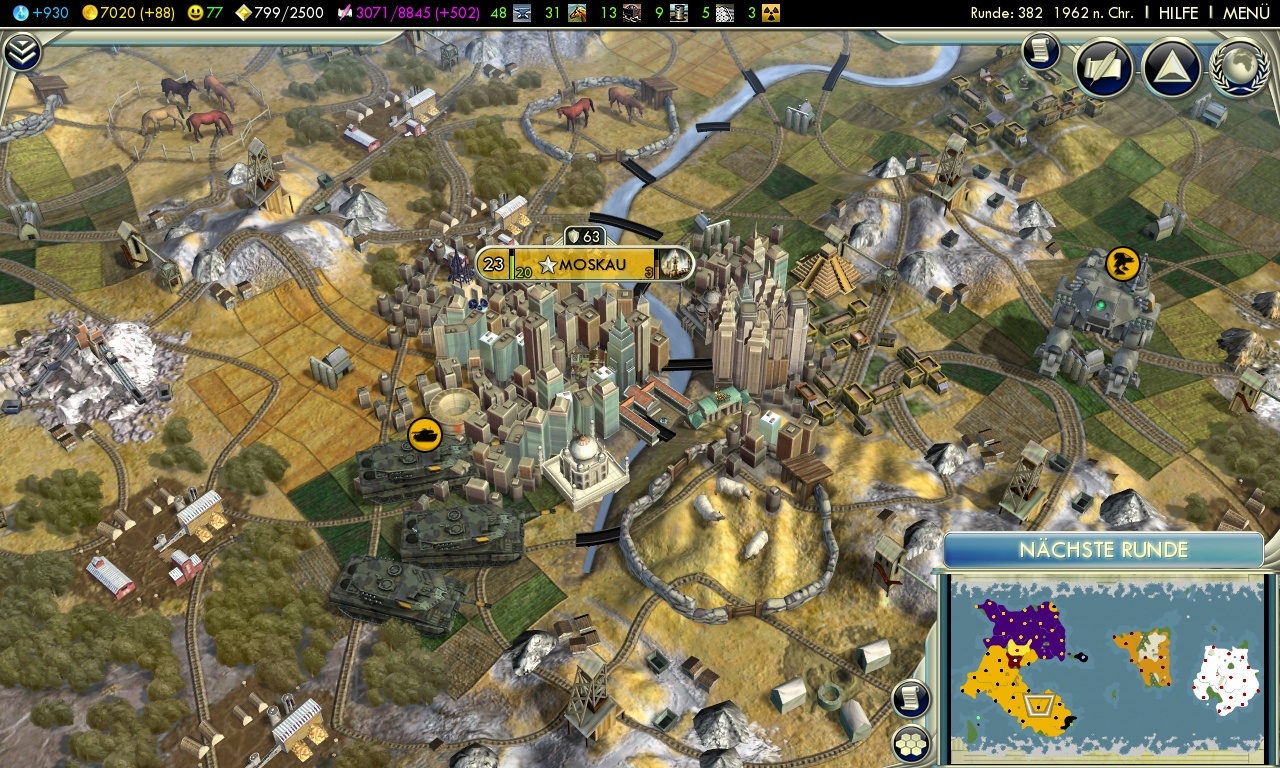Select the giant robot unit flag icon

[x=1124, y=264]
